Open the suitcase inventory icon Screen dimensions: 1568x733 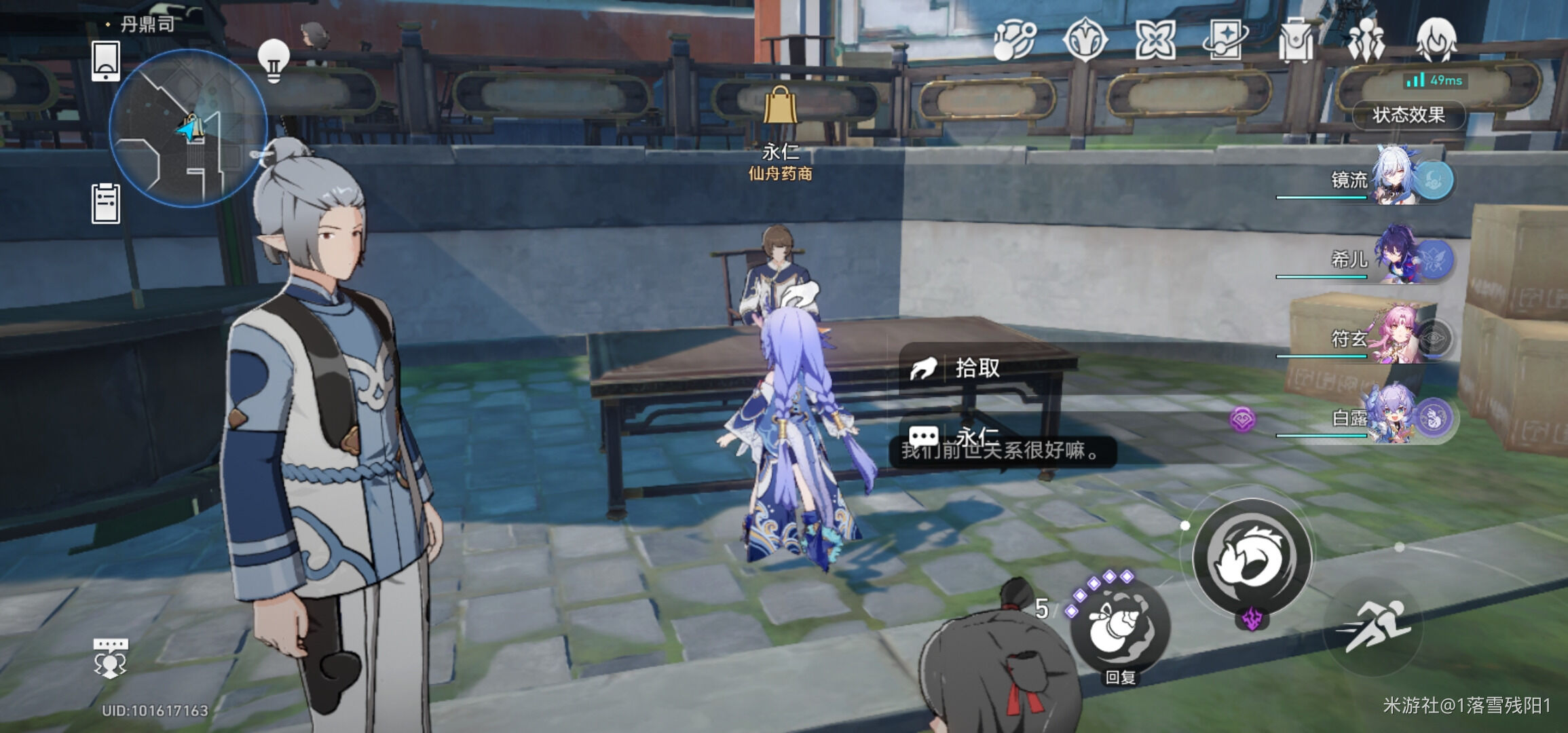point(1295,39)
